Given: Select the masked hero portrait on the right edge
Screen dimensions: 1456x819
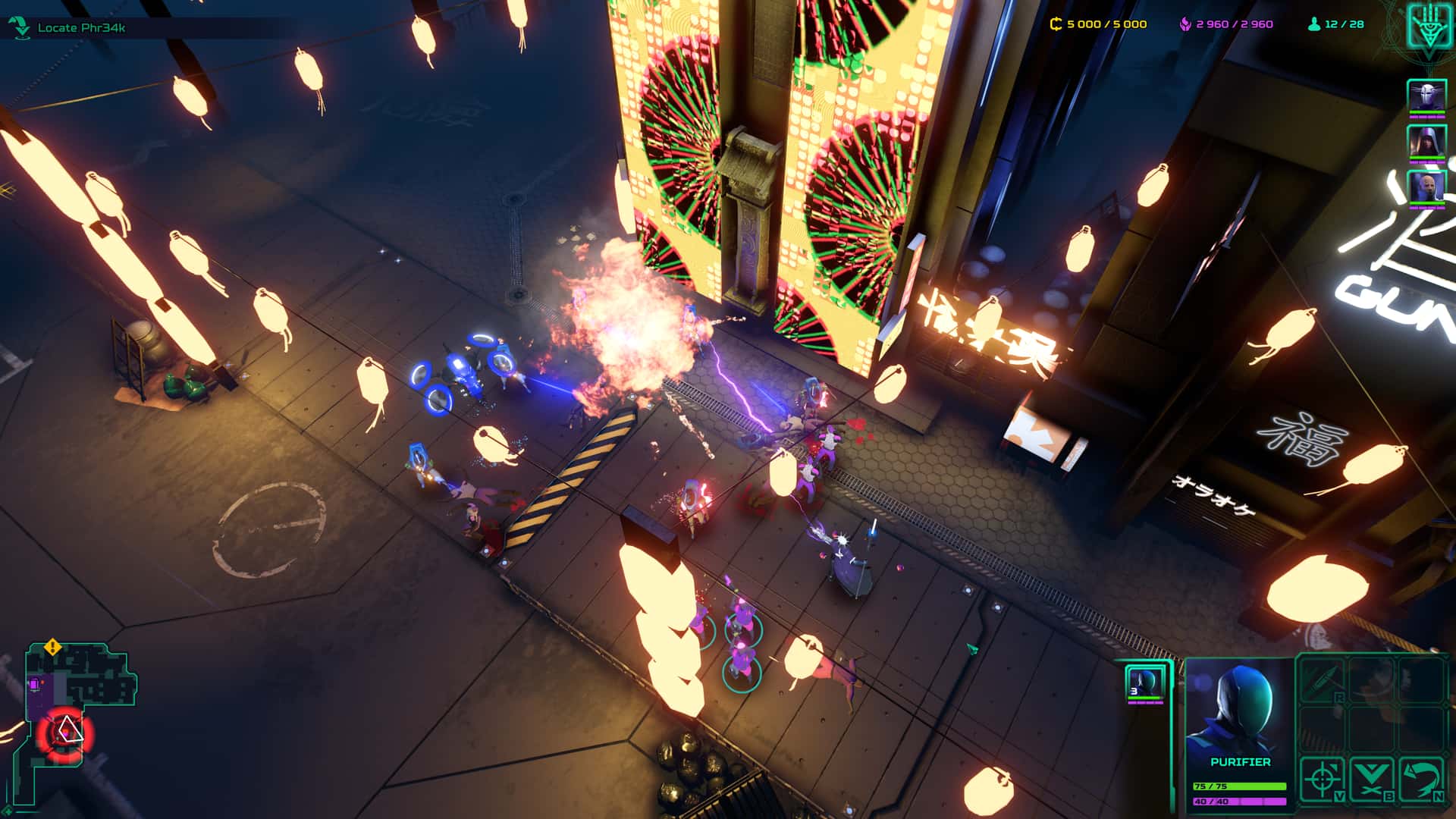Looking at the screenshot, I should tap(1429, 95).
